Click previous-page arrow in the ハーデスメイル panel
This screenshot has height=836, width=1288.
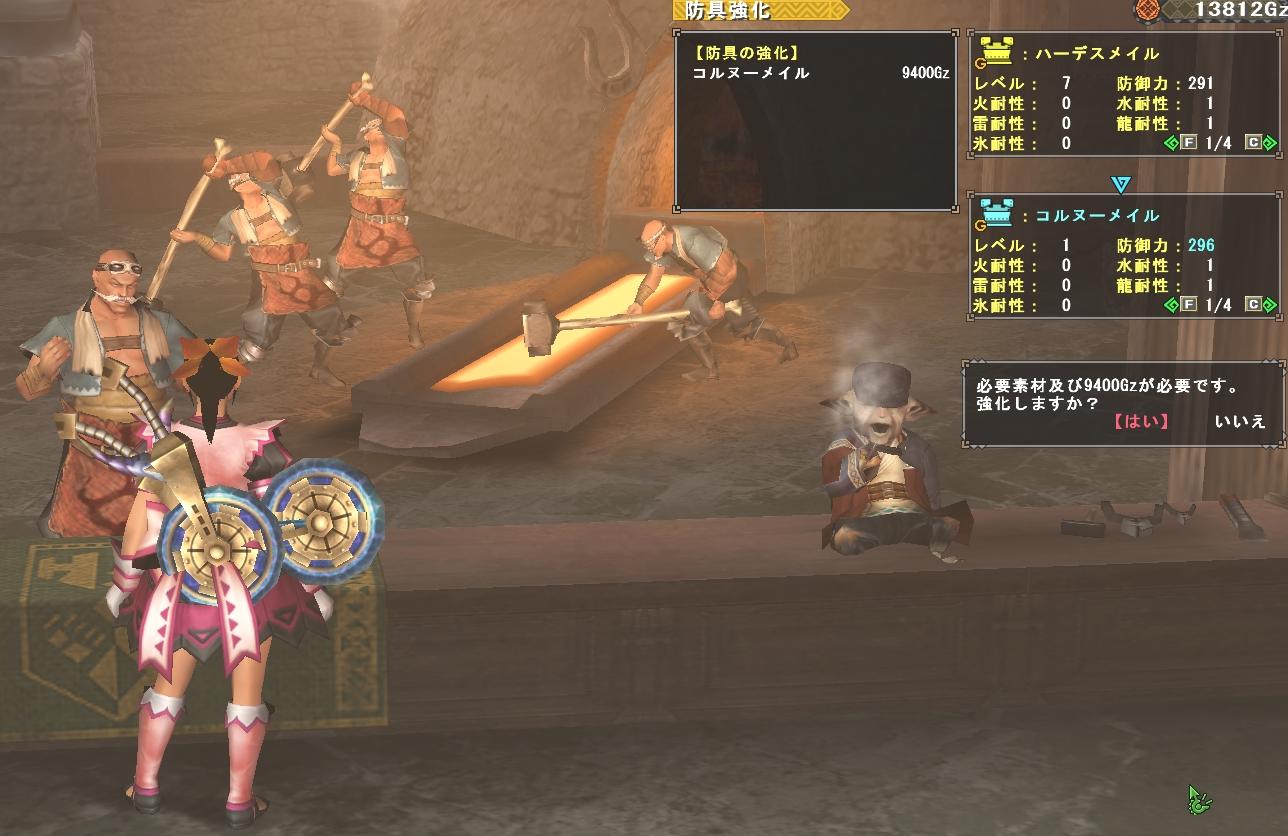[1172, 143]
